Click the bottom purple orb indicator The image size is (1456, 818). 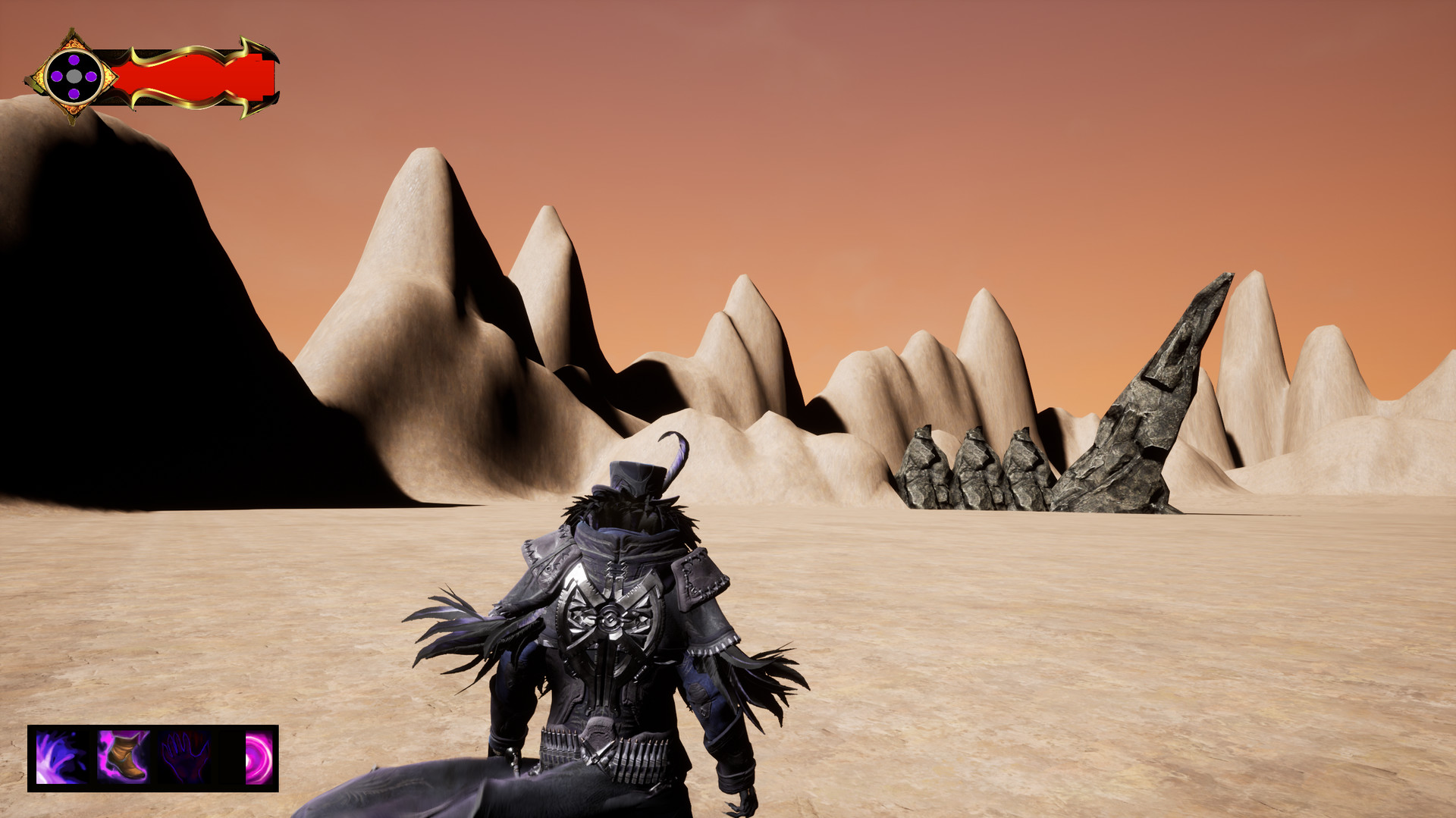74,94
